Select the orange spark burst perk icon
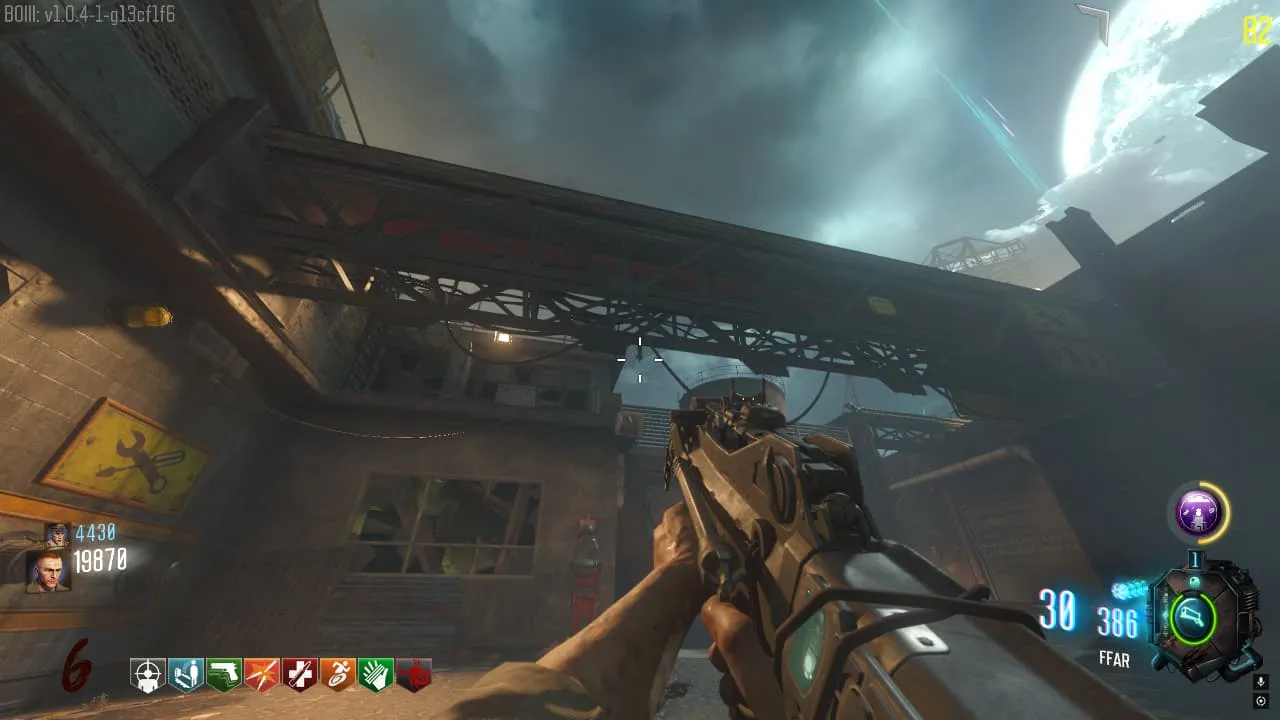Viewport: 1280px width, 720px height. [262, 674]
